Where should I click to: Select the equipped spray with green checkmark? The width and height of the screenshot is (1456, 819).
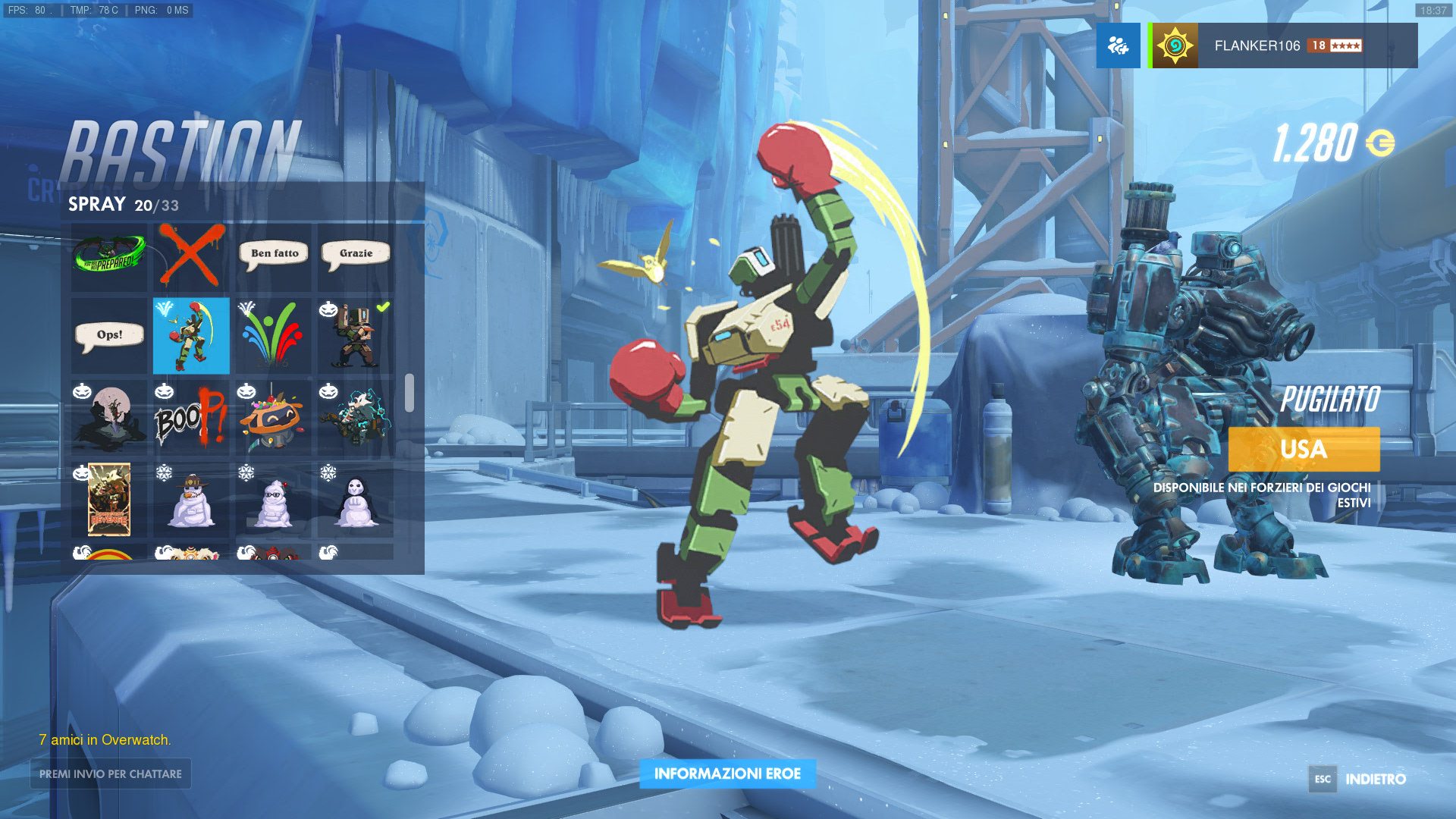click(x=356, y=335)
